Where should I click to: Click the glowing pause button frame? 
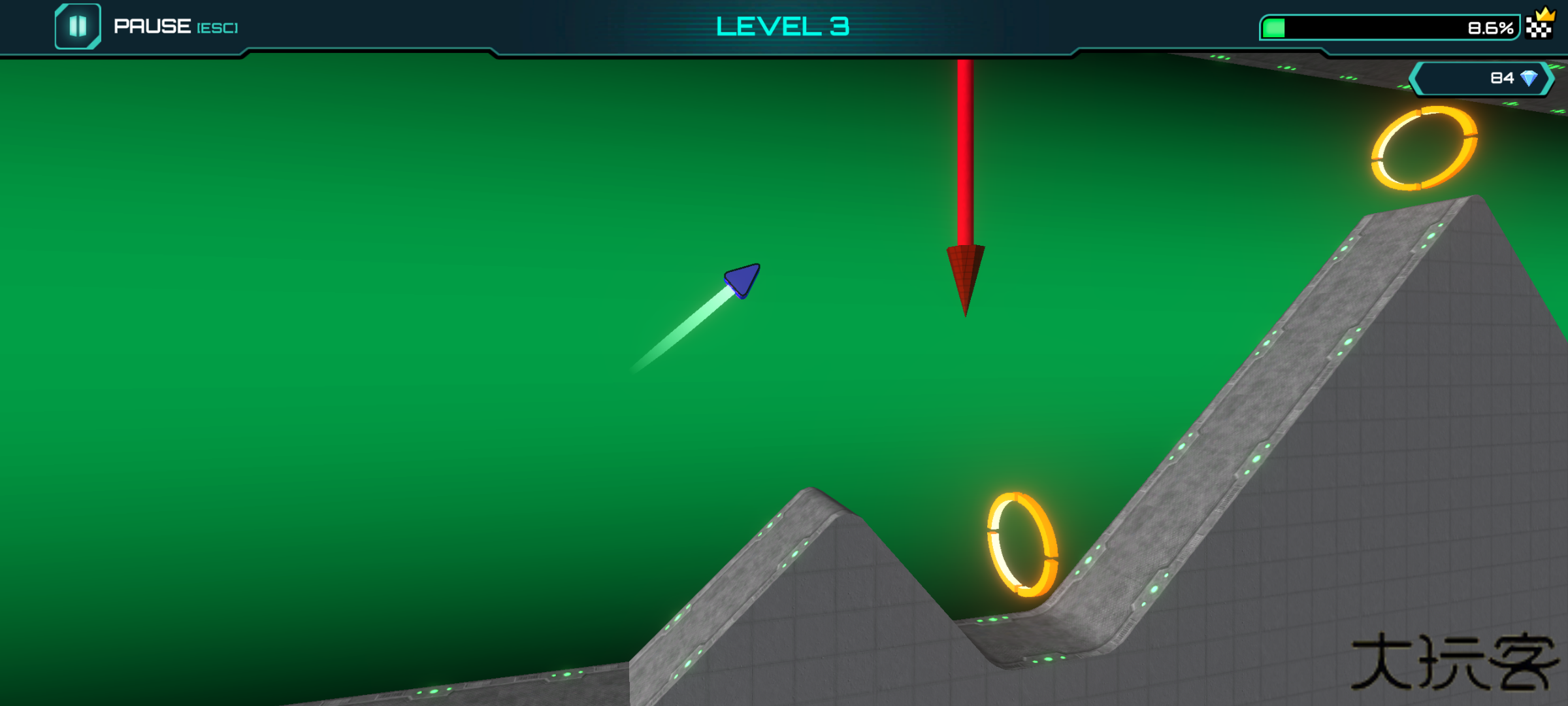click(x=78, y=26)
